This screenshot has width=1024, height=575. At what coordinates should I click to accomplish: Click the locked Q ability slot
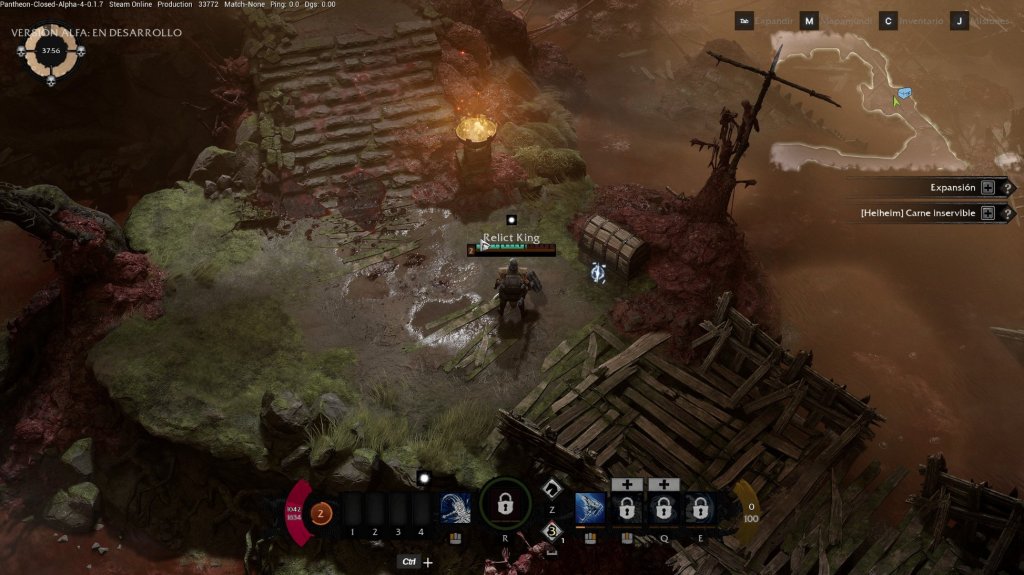(x=663, y=508)
